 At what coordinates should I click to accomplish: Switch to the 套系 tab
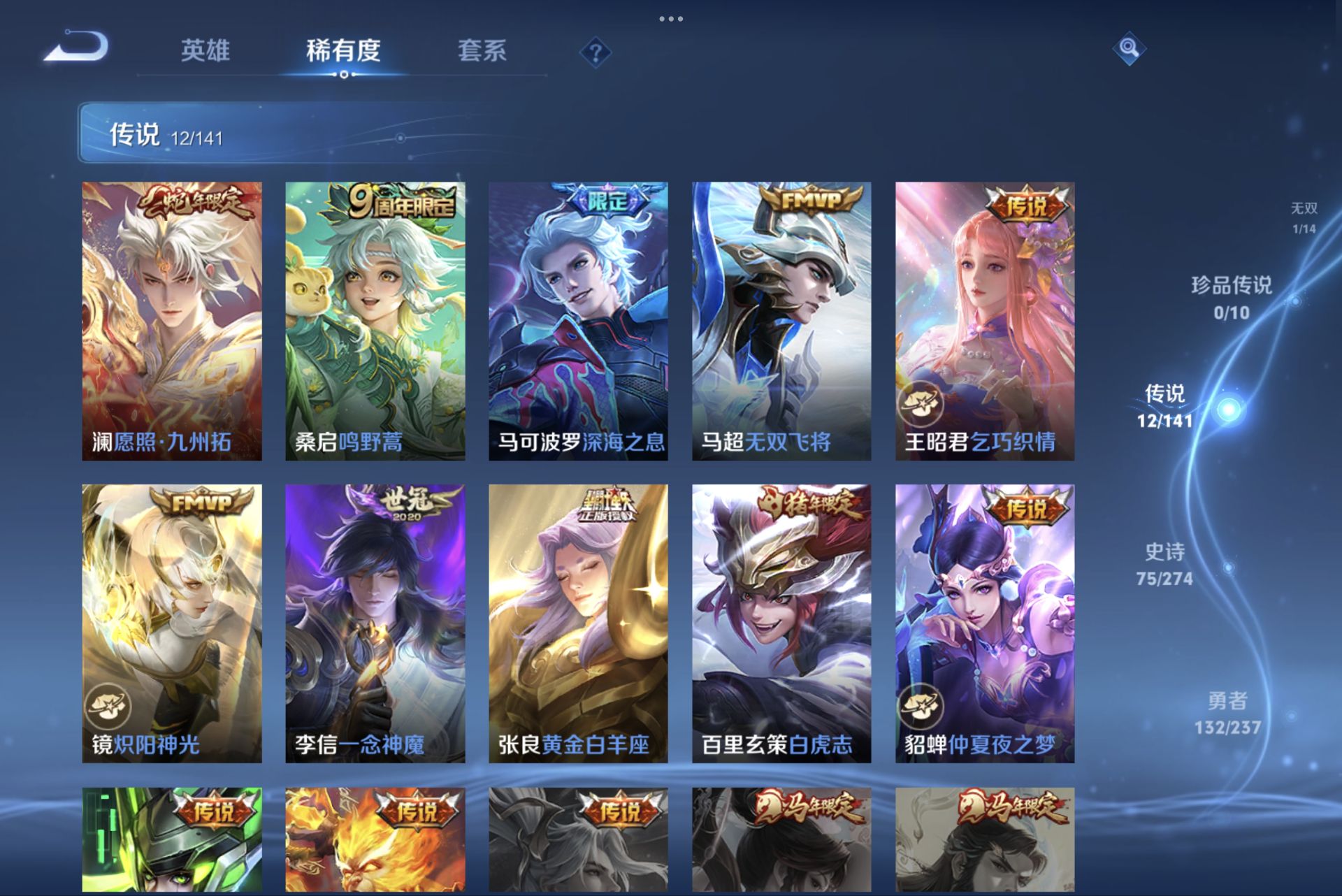pos(483,51)
